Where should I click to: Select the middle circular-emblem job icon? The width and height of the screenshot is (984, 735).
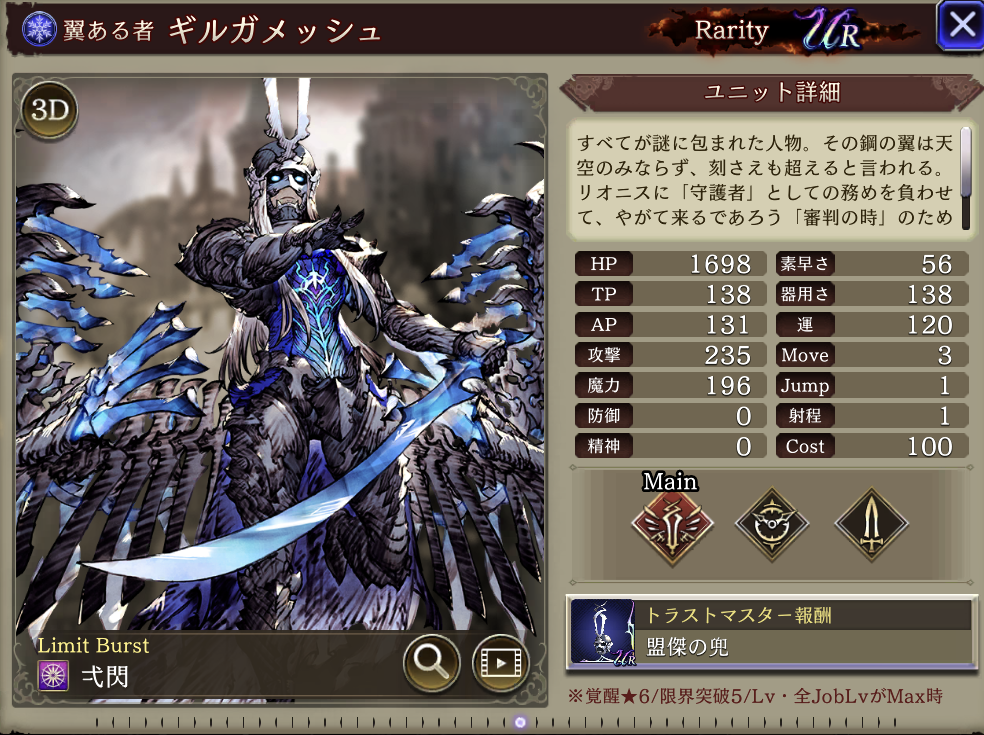pos(772,523)
